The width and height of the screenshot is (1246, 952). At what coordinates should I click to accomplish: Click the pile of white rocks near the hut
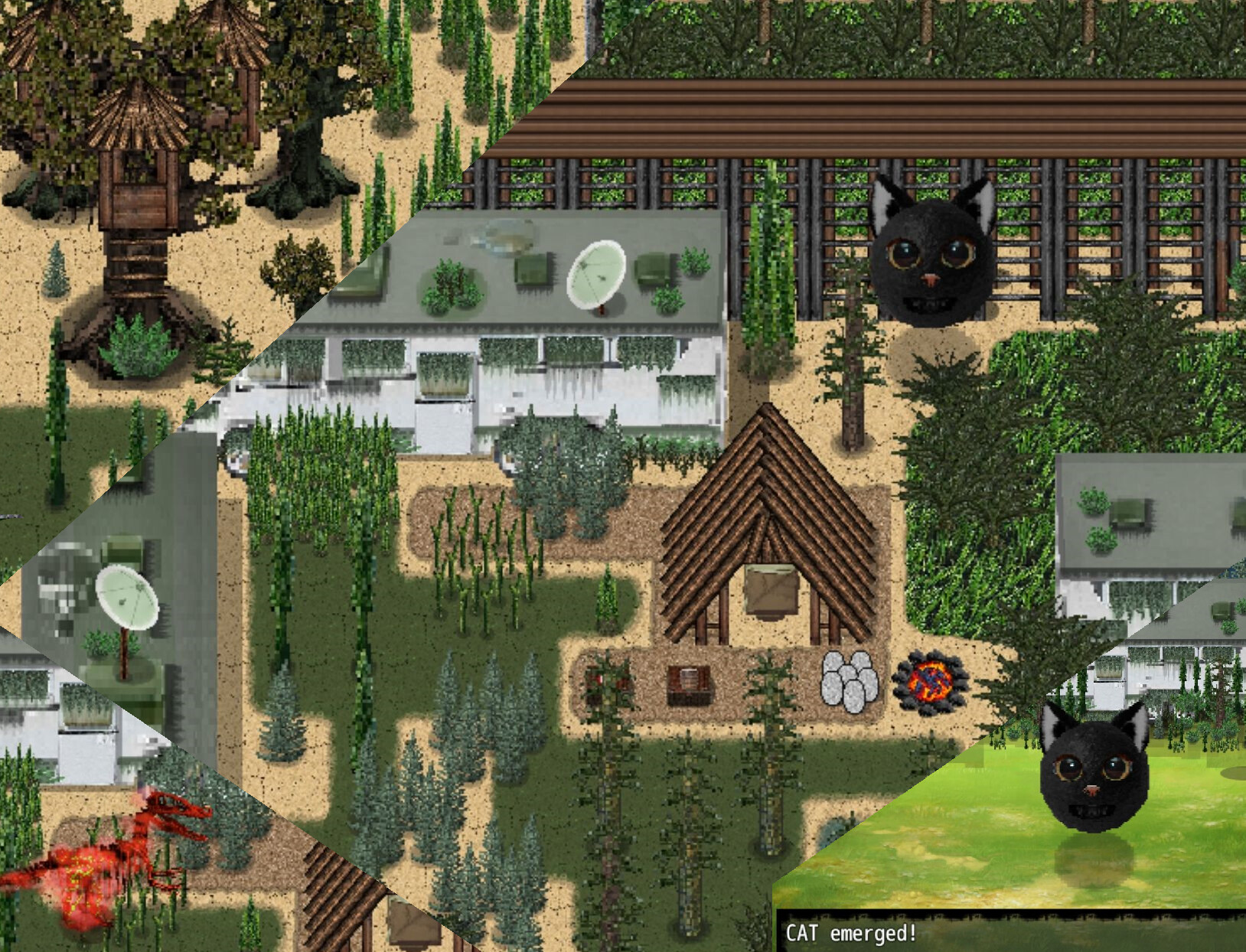pyautogui.click(x=851, y=680)
